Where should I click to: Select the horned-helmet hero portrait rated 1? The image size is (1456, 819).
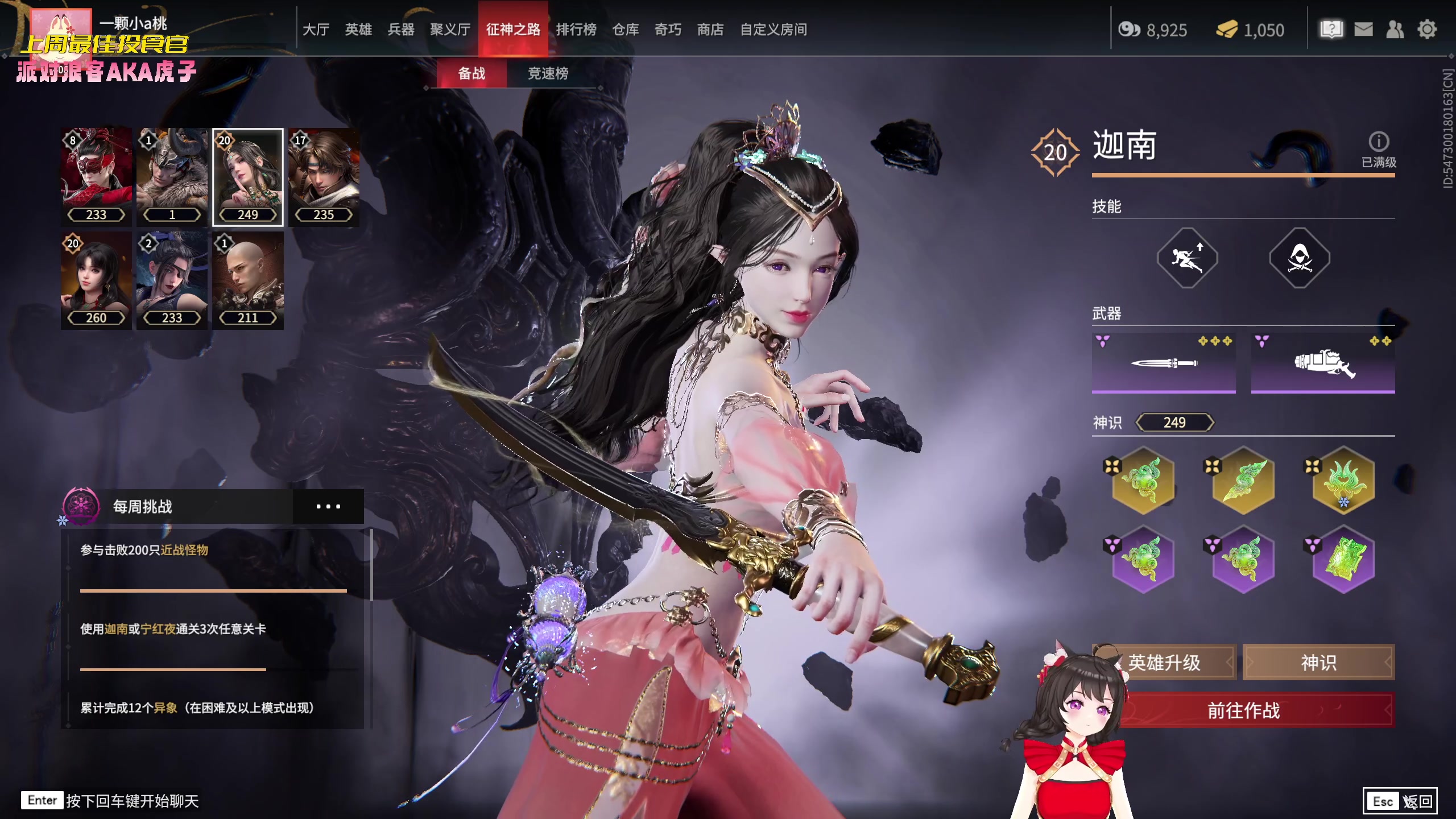coord(172,176)
